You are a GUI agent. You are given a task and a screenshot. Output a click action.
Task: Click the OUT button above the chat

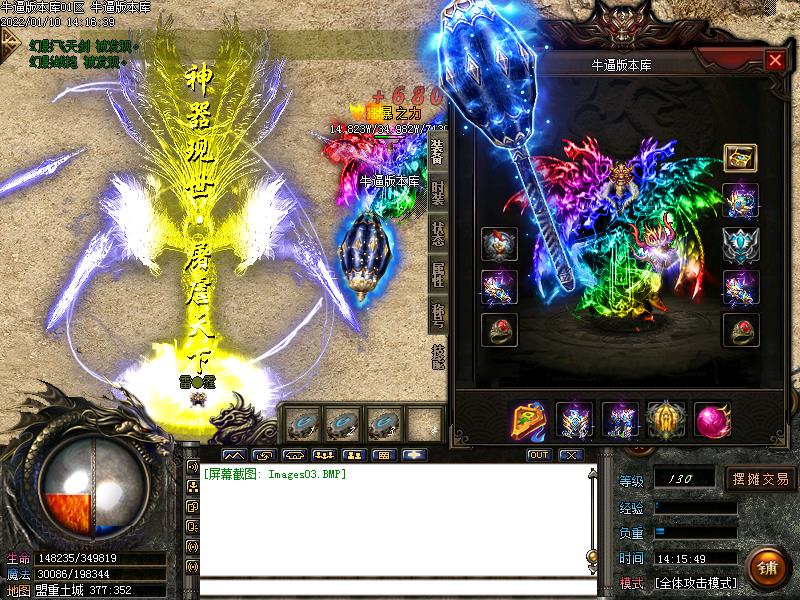539,455
